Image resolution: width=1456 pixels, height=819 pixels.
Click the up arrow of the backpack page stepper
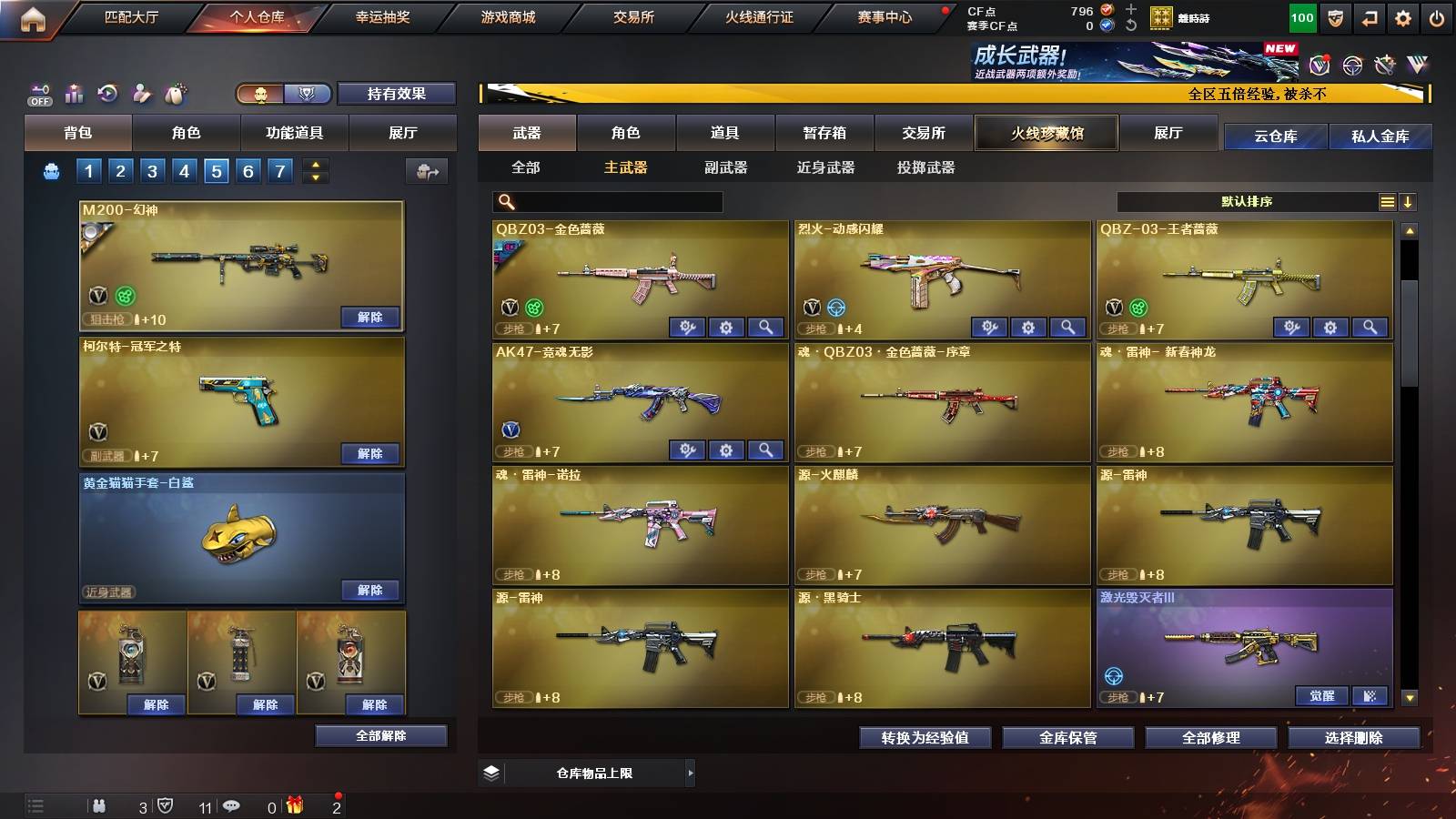pyautogui.click(x=314, y=164)
